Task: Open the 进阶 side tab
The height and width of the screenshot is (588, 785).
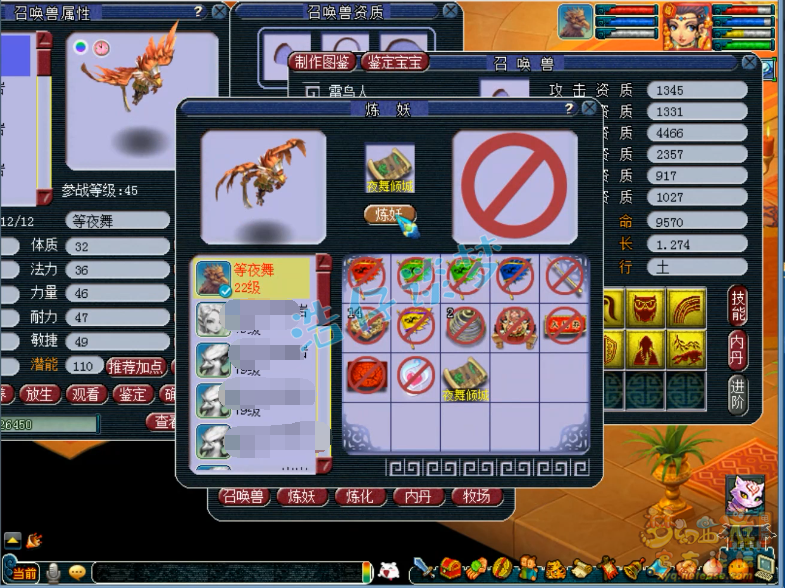Action: [738, 391]
